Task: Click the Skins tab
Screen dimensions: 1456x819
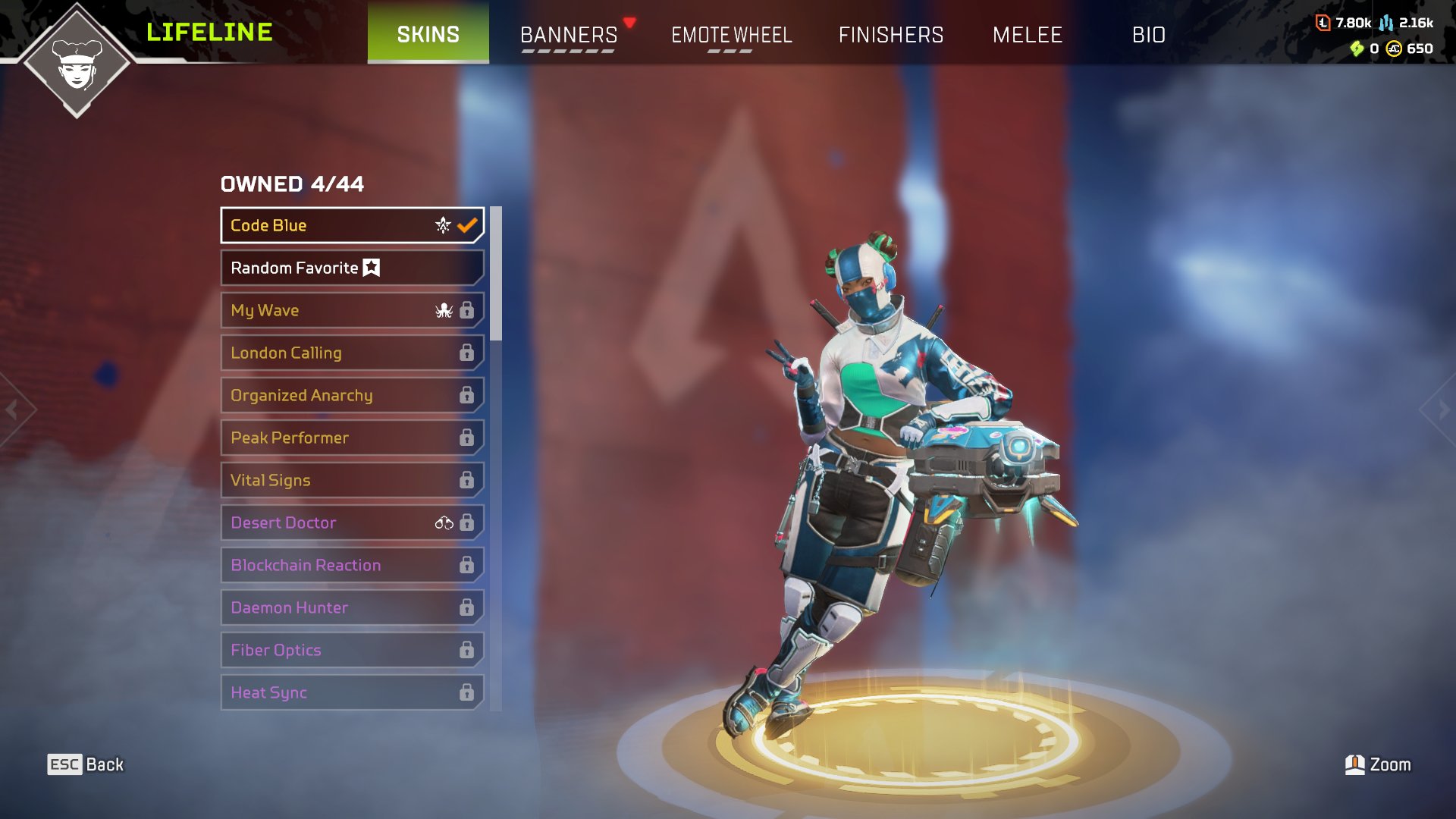Action: [x=428, y=34]
